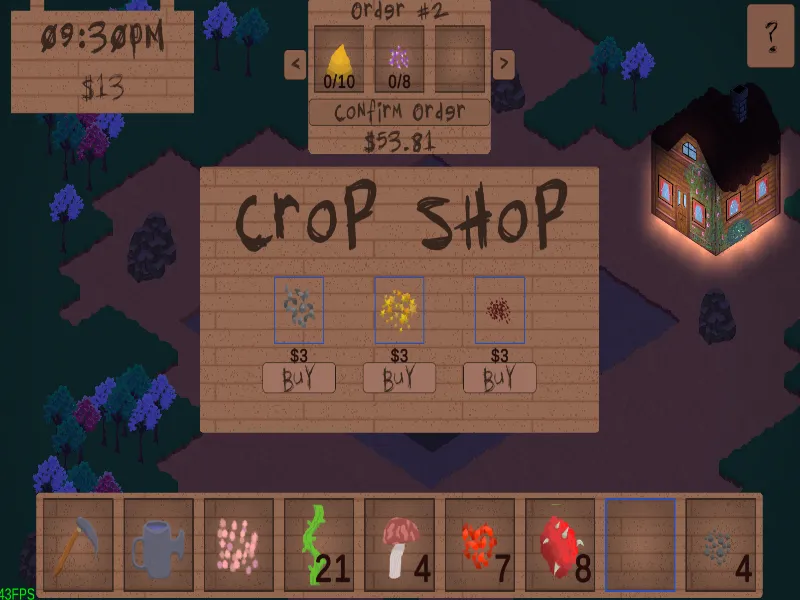Screen dimensions: 800x600
Task: Select the pickaxe in the hotbar
Action: click(79, 545)
